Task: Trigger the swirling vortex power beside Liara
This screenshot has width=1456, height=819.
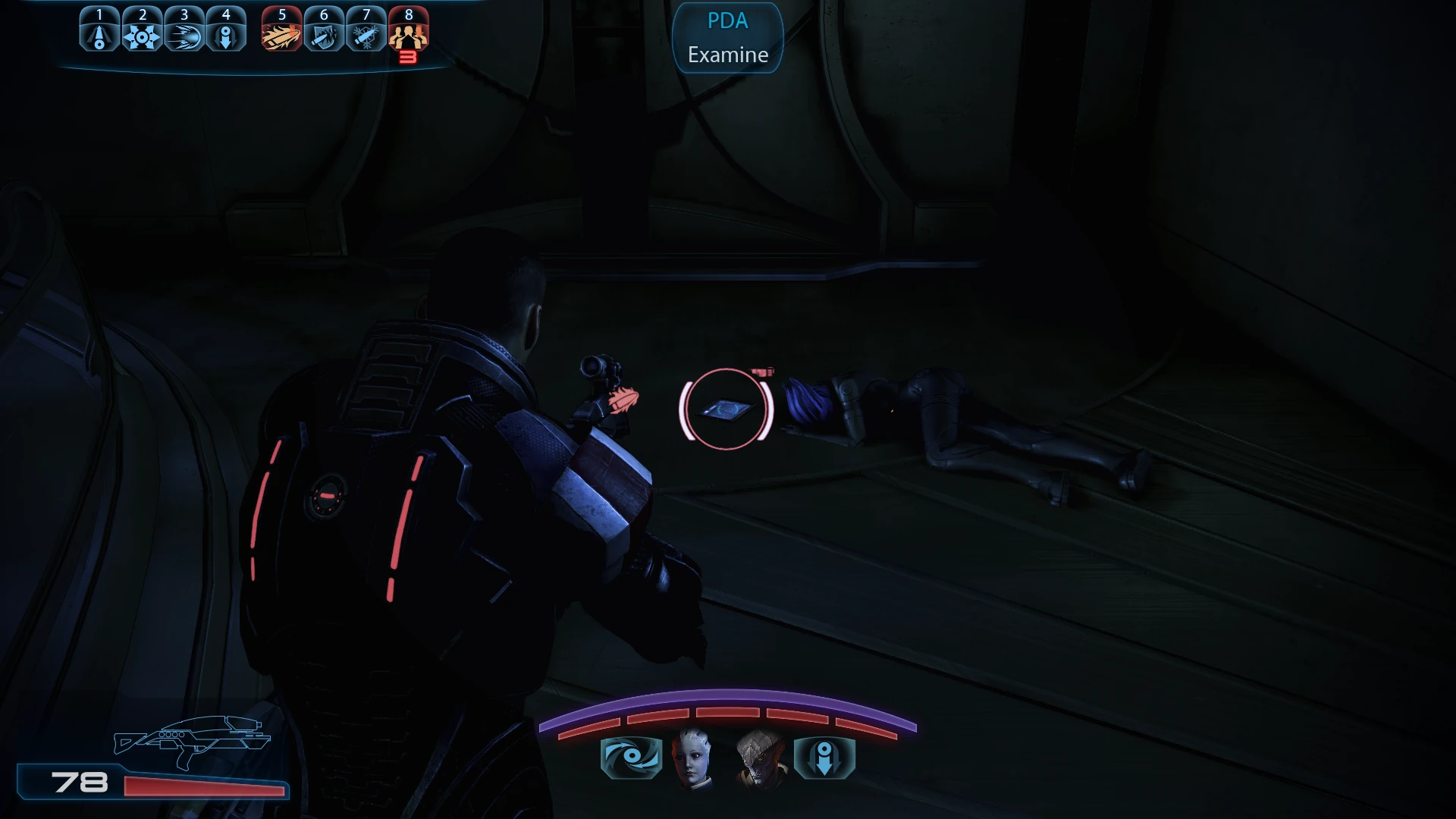Action: 631,757
